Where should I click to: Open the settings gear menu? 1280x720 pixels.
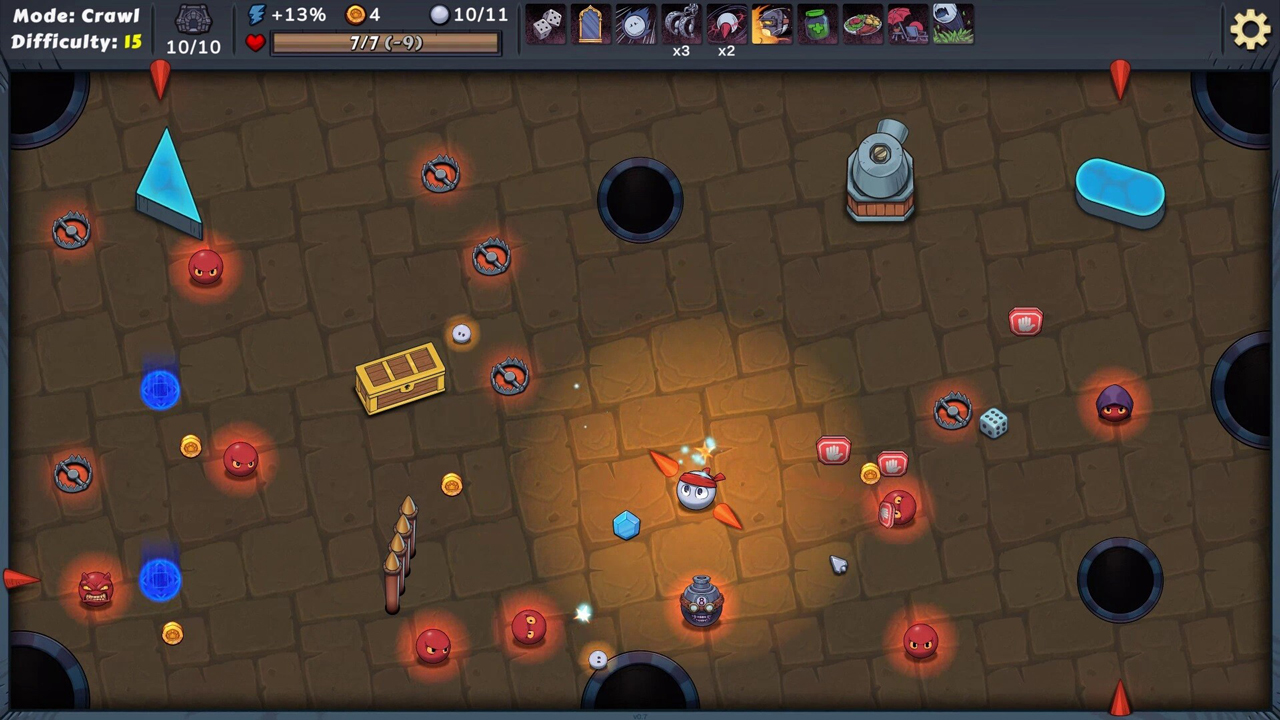pyautogui.click(x=1250, y=30)
